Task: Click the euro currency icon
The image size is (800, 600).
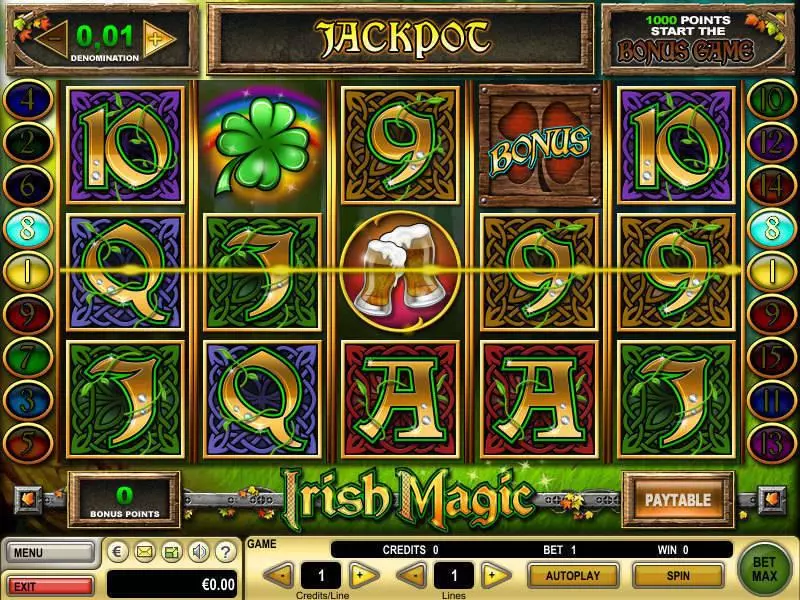Action: coord(117,551)
